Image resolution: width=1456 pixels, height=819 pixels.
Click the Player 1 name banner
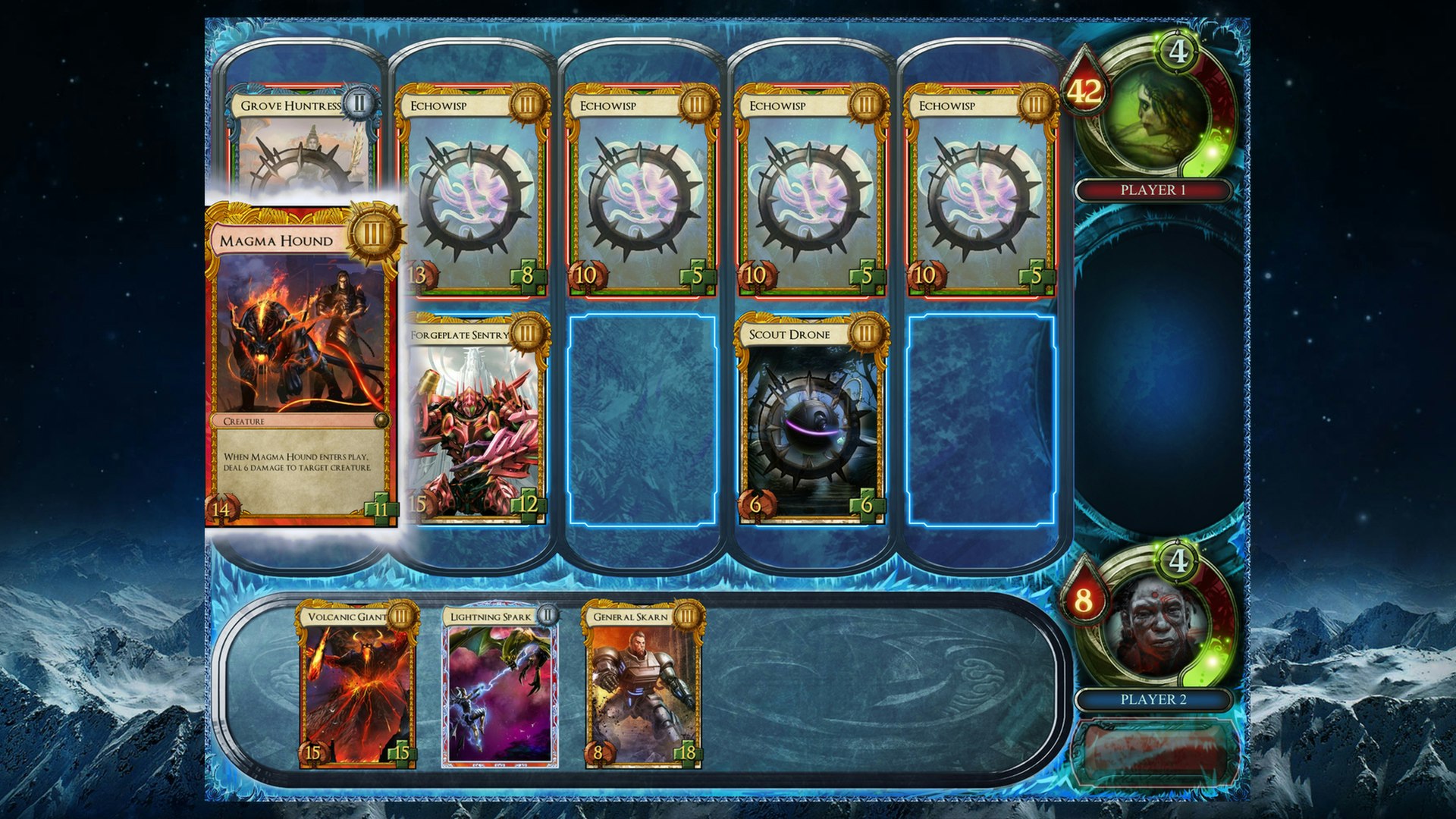[x=1153, y=190]
